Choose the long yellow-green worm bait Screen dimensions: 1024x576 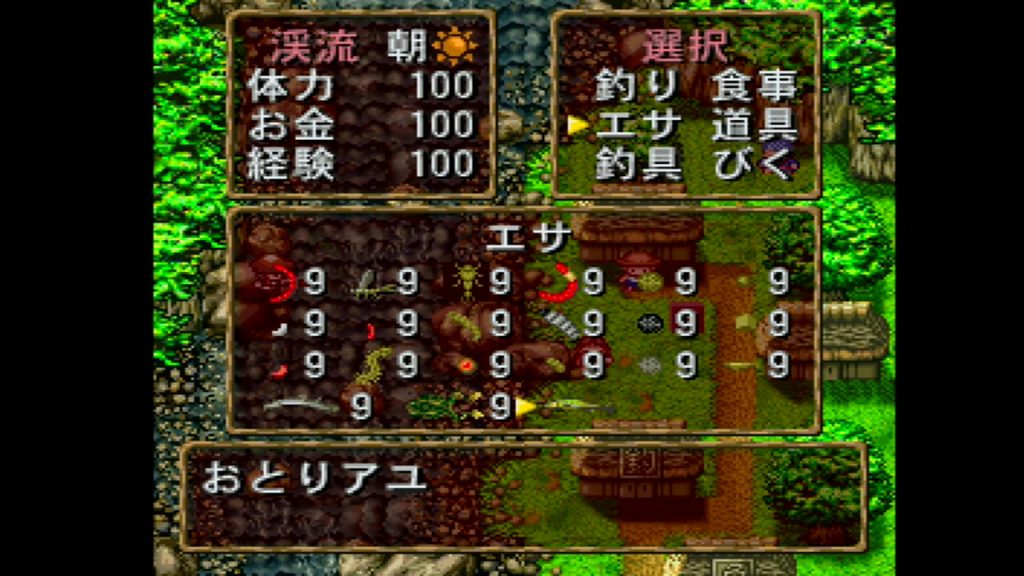click(x=374, y=362)
